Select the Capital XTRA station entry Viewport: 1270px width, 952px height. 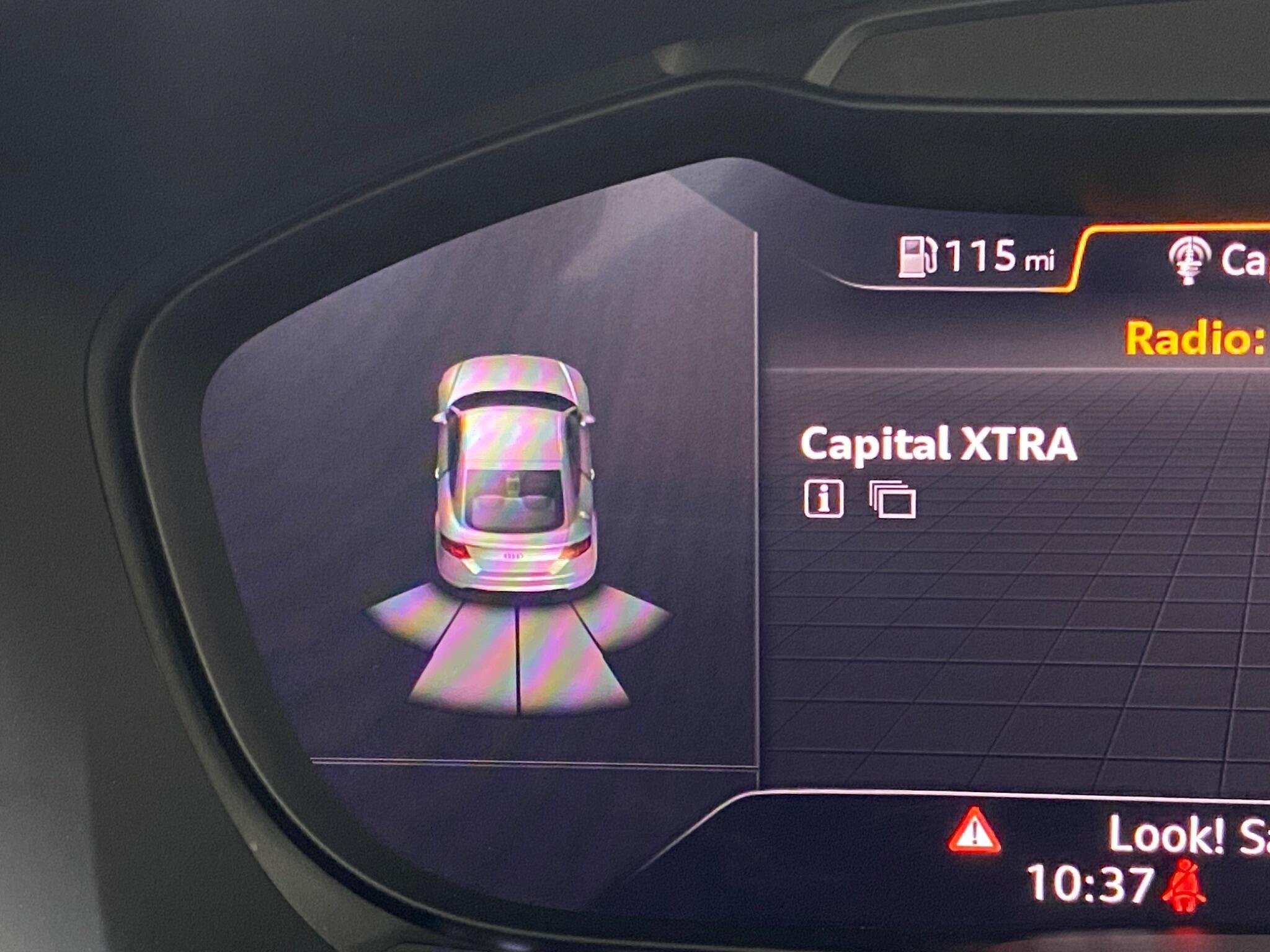(x=938, y=445)
